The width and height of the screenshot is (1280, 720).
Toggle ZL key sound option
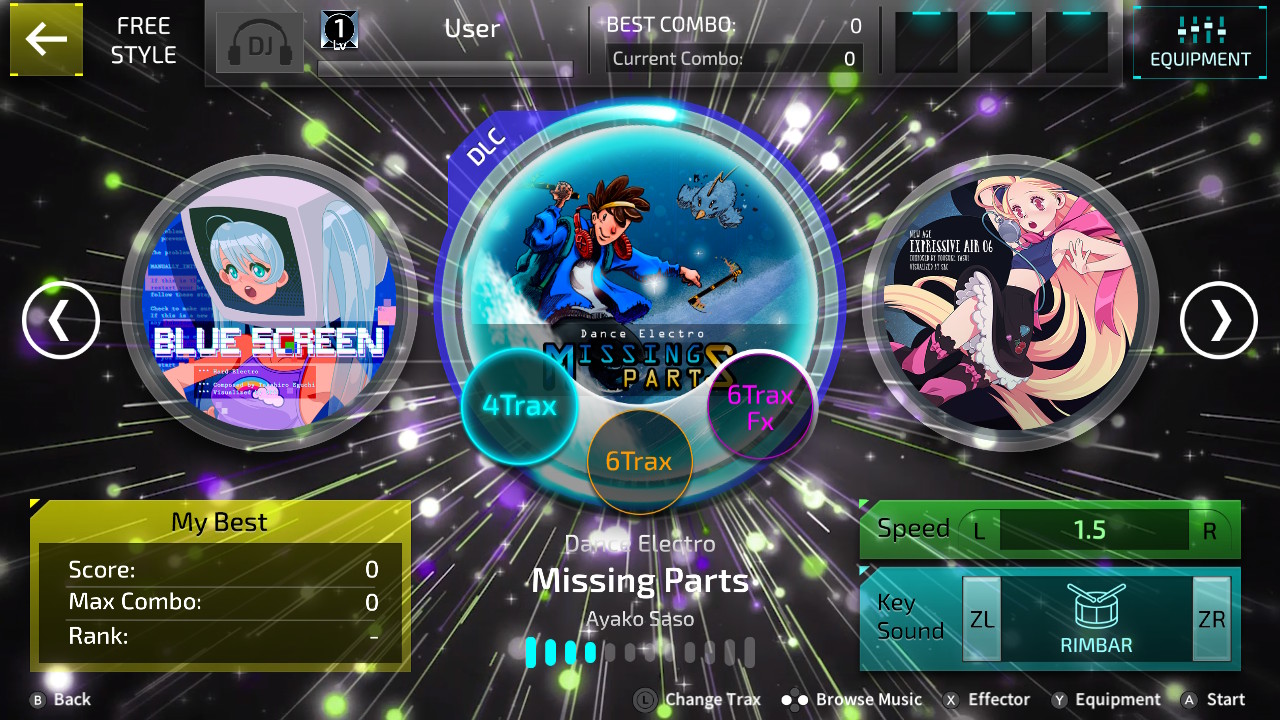[x=981, y=618]
